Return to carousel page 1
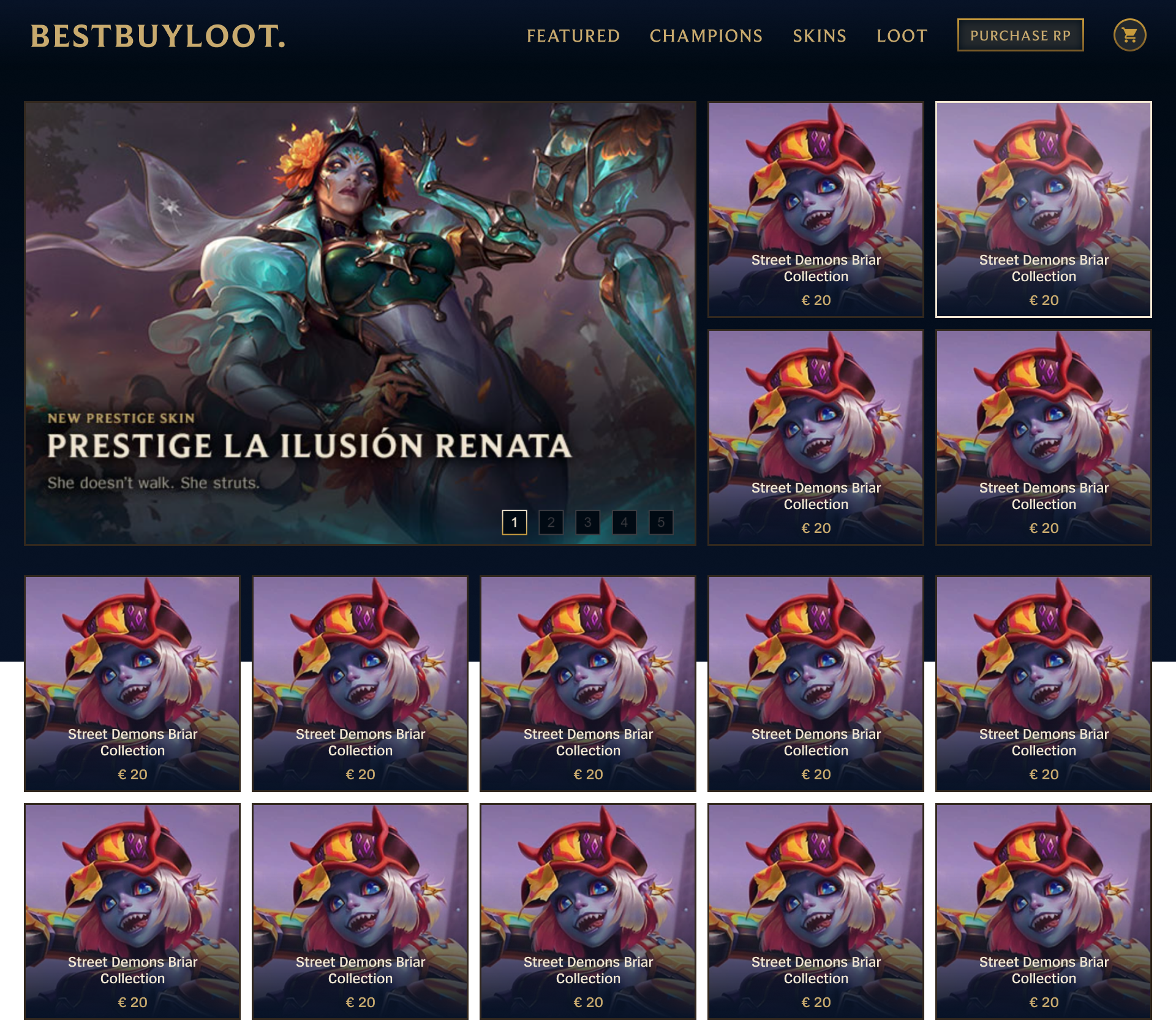 coord(514,523)
